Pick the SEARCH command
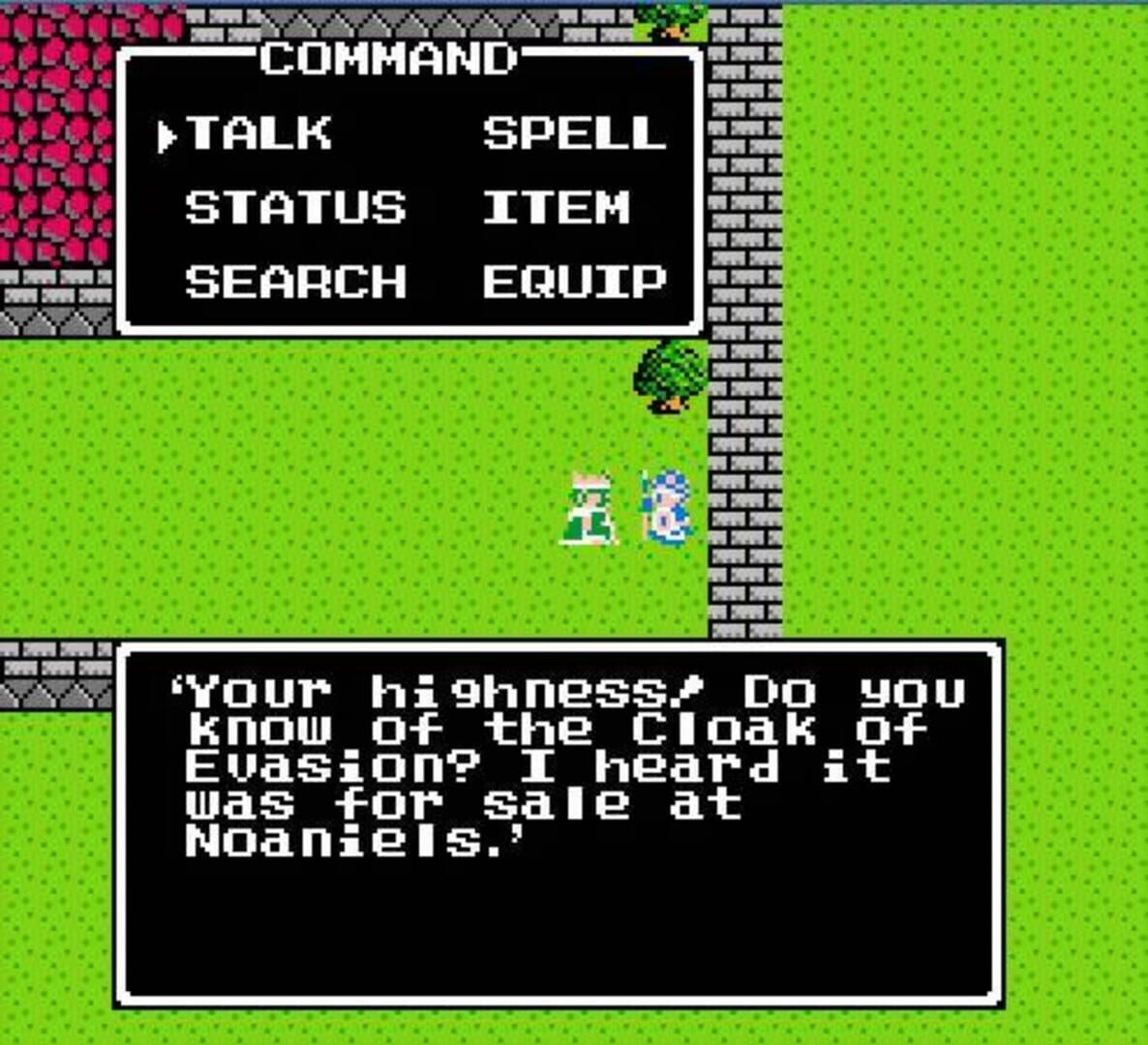The width and height of the screenshot is (1148, 1045). click(x=295, y=283)
